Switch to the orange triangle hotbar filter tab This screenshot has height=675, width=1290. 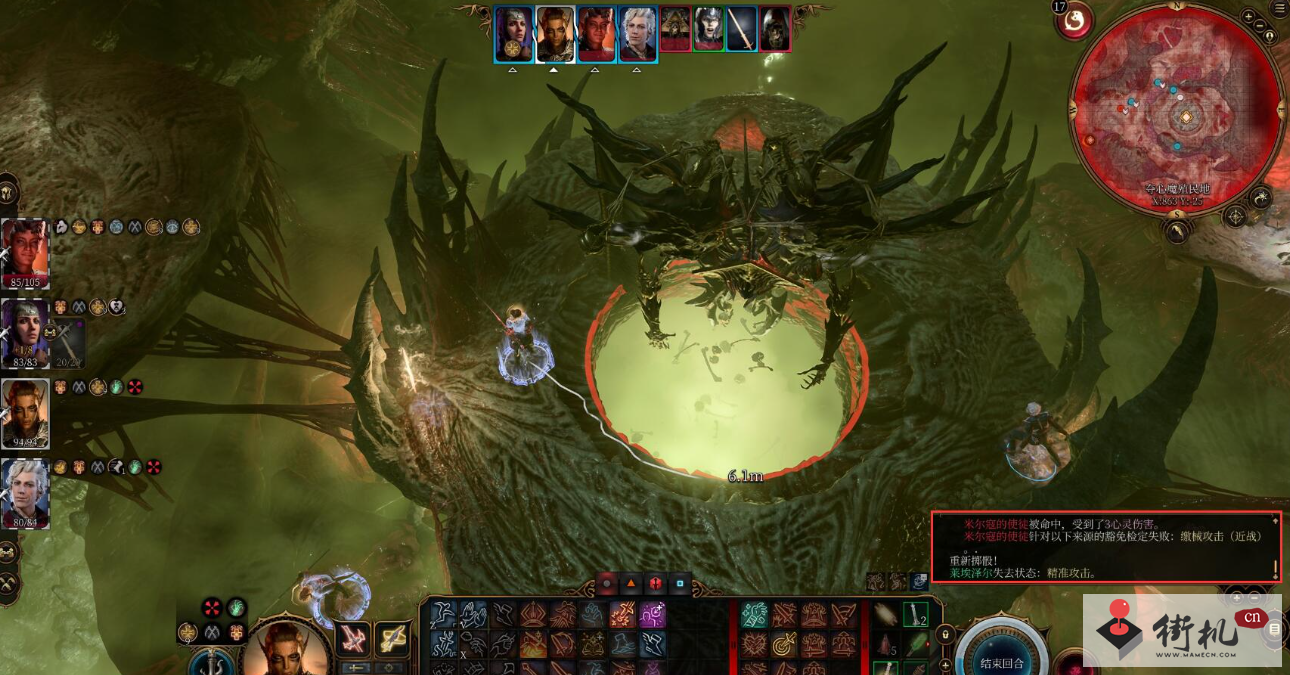[631, 583]
